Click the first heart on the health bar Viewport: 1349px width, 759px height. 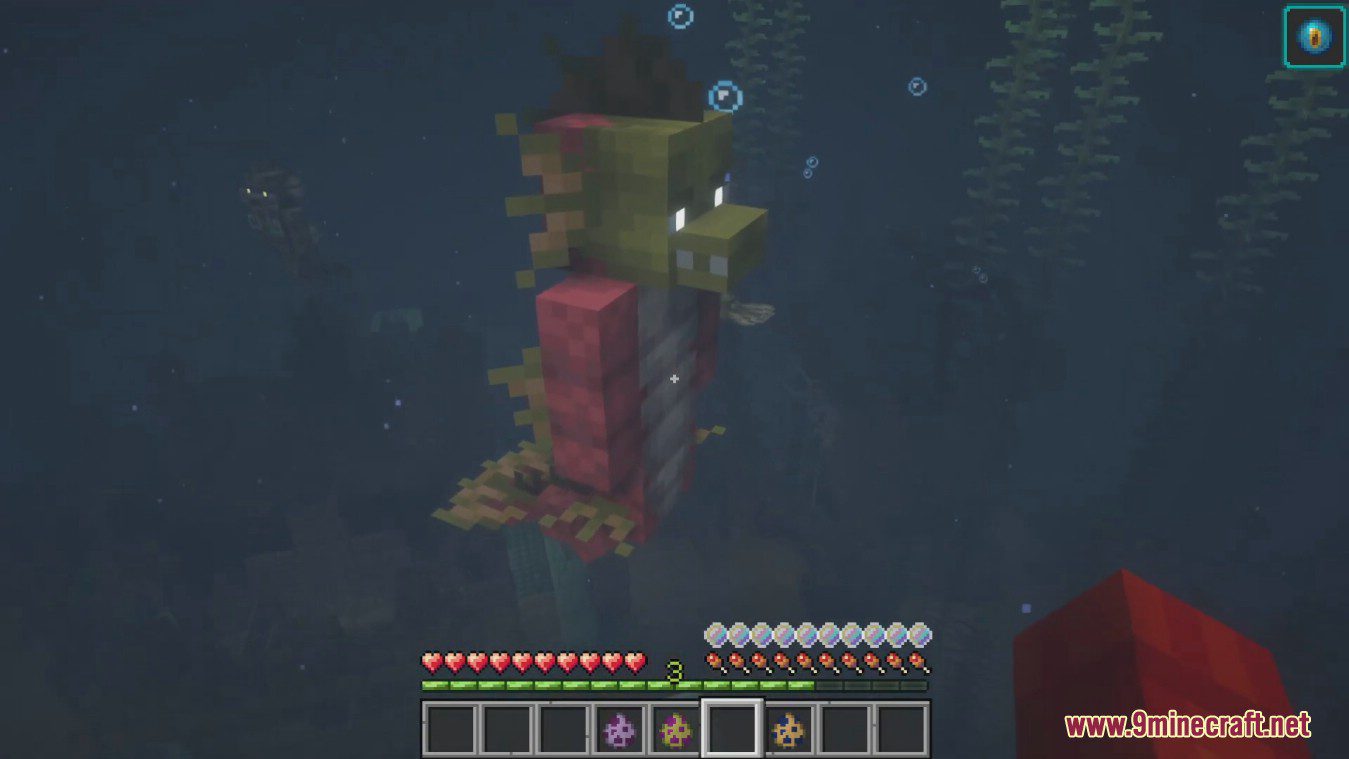(x=431, y=663)
